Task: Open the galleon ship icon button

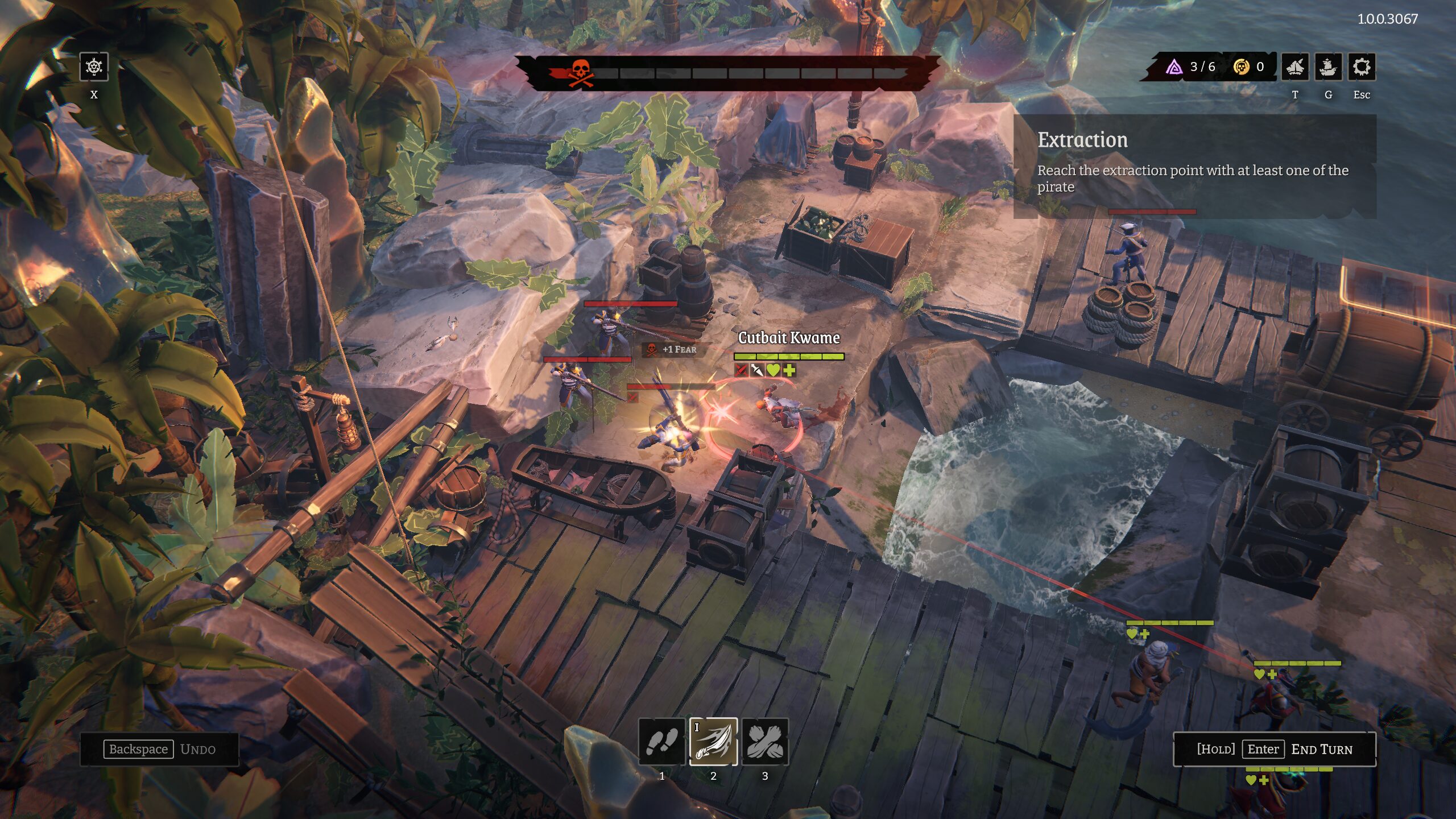Action: tap(1328, 68)
